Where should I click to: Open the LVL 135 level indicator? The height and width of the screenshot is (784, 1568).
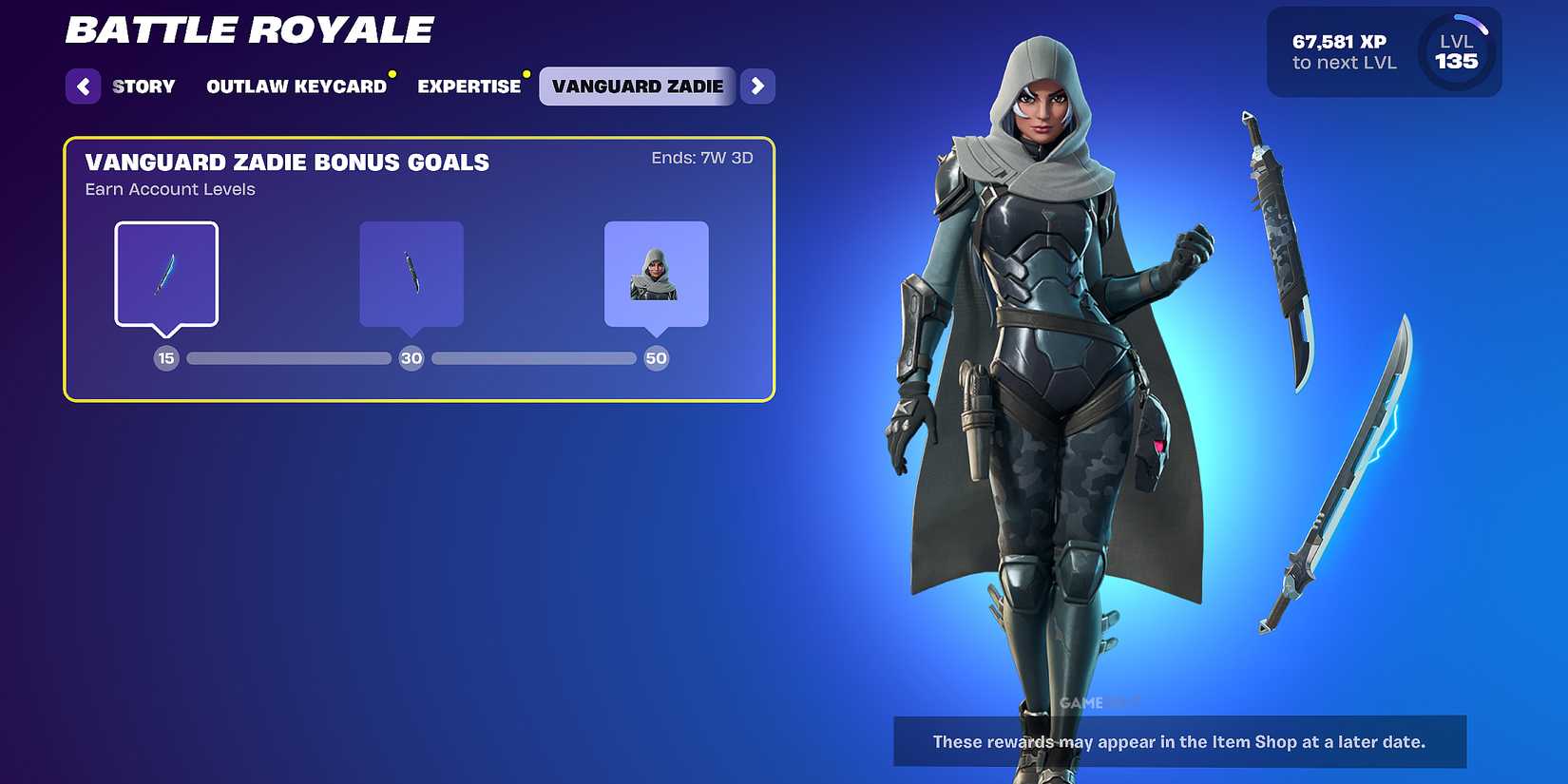coord(1455,52)
